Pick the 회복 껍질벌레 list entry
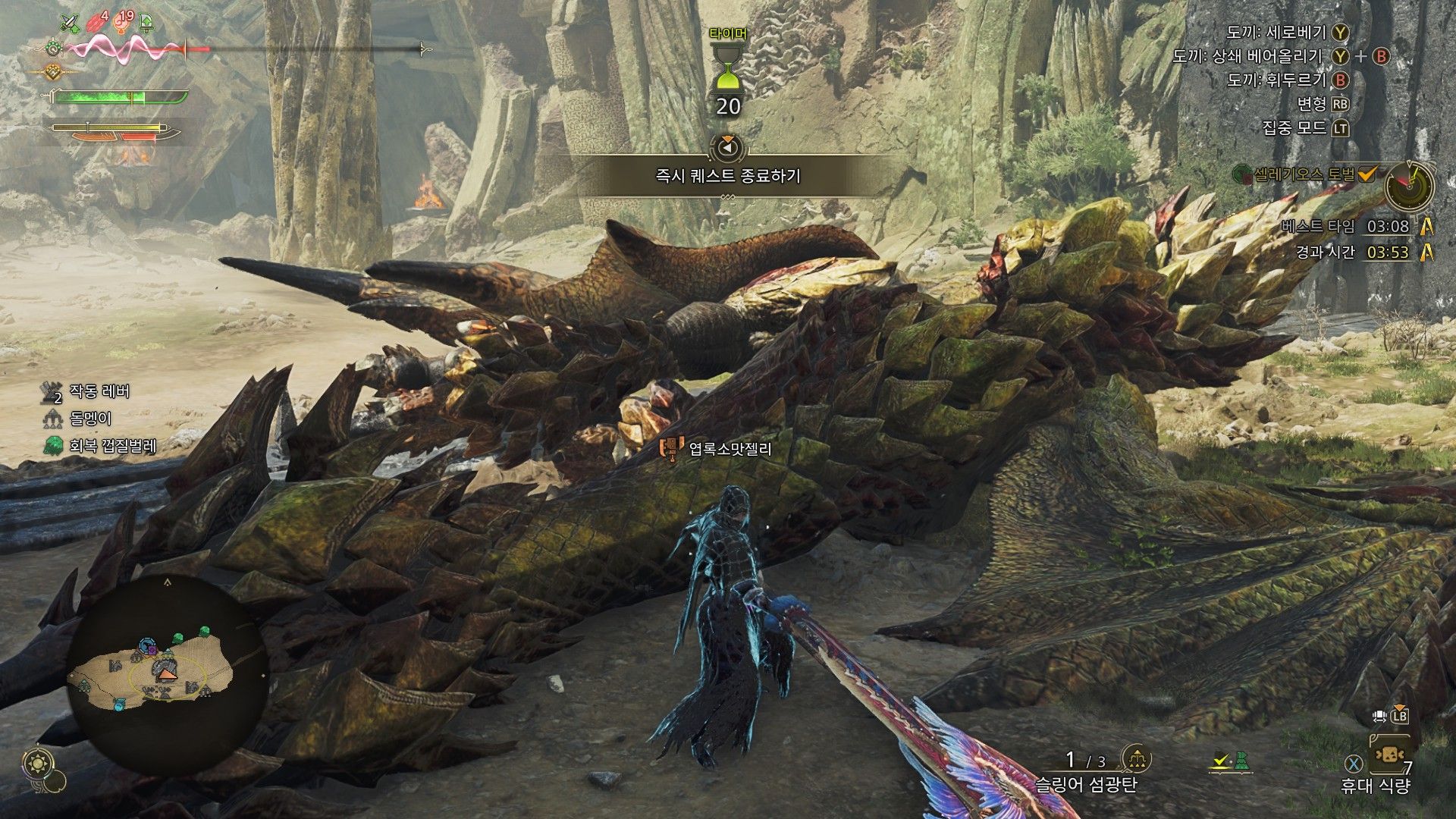This screenshot has width=1456, height=819. click(x=112, y=446)
